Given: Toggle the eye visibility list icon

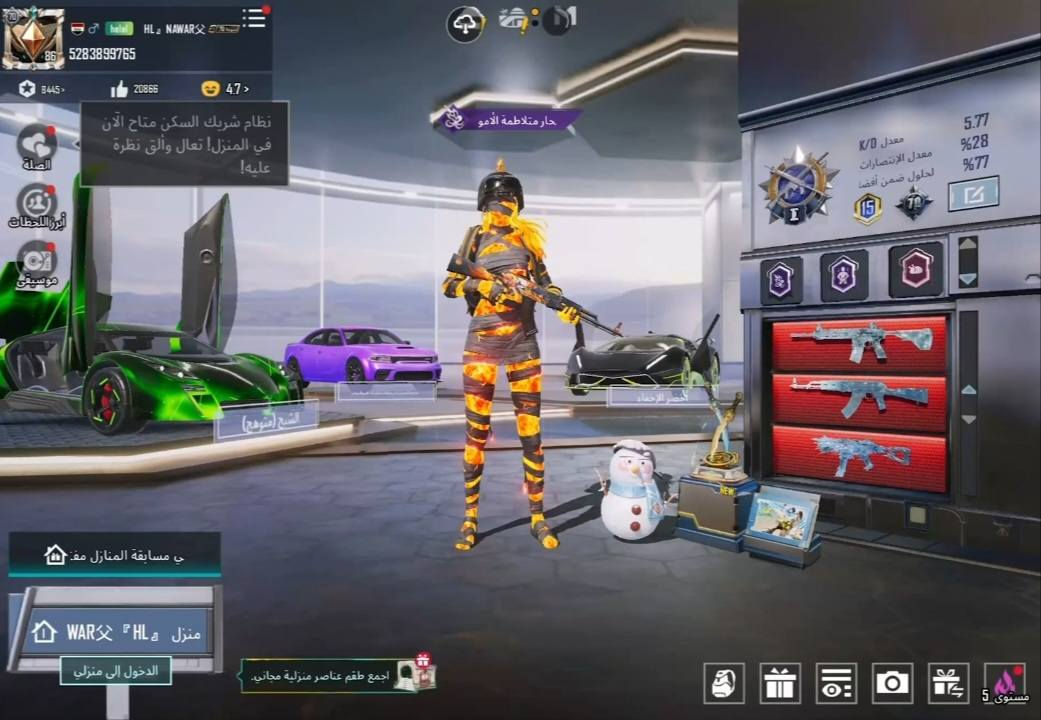Looking at the screenshot, I should (836, 683).
